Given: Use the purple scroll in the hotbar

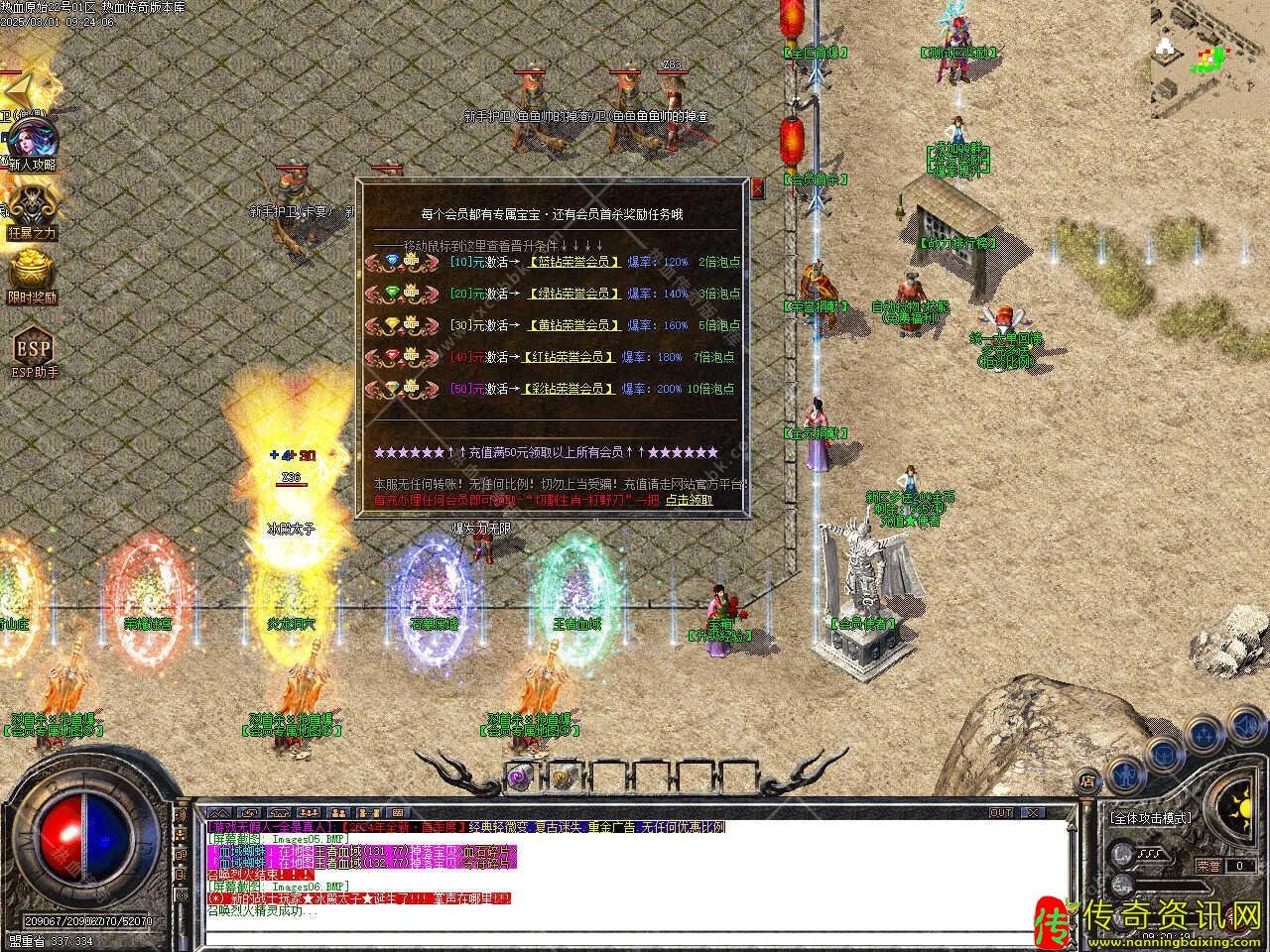Looking at the screenshot, I should tap(520, 778).
